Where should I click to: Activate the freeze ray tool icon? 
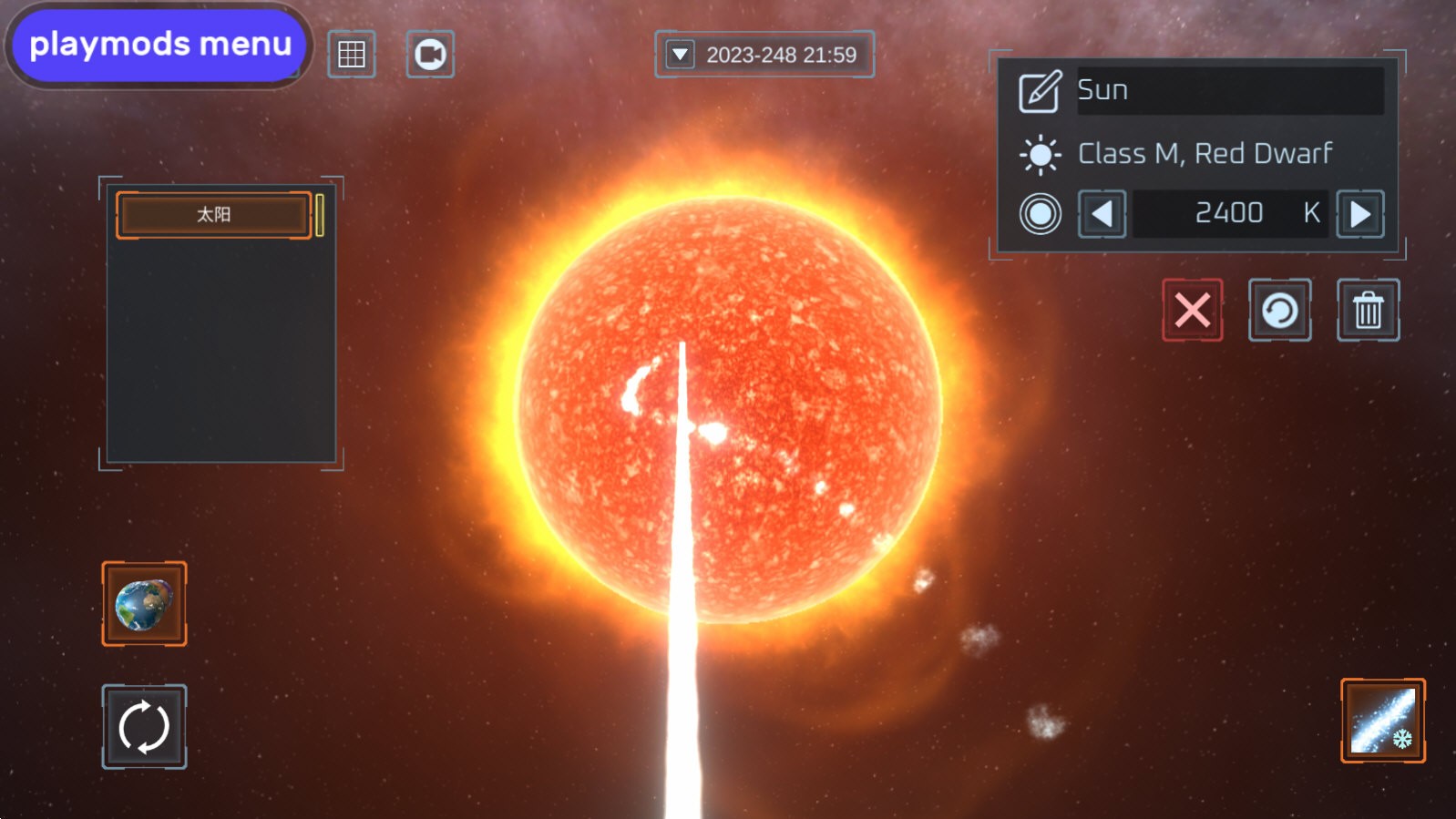(x=1382, y=721)
